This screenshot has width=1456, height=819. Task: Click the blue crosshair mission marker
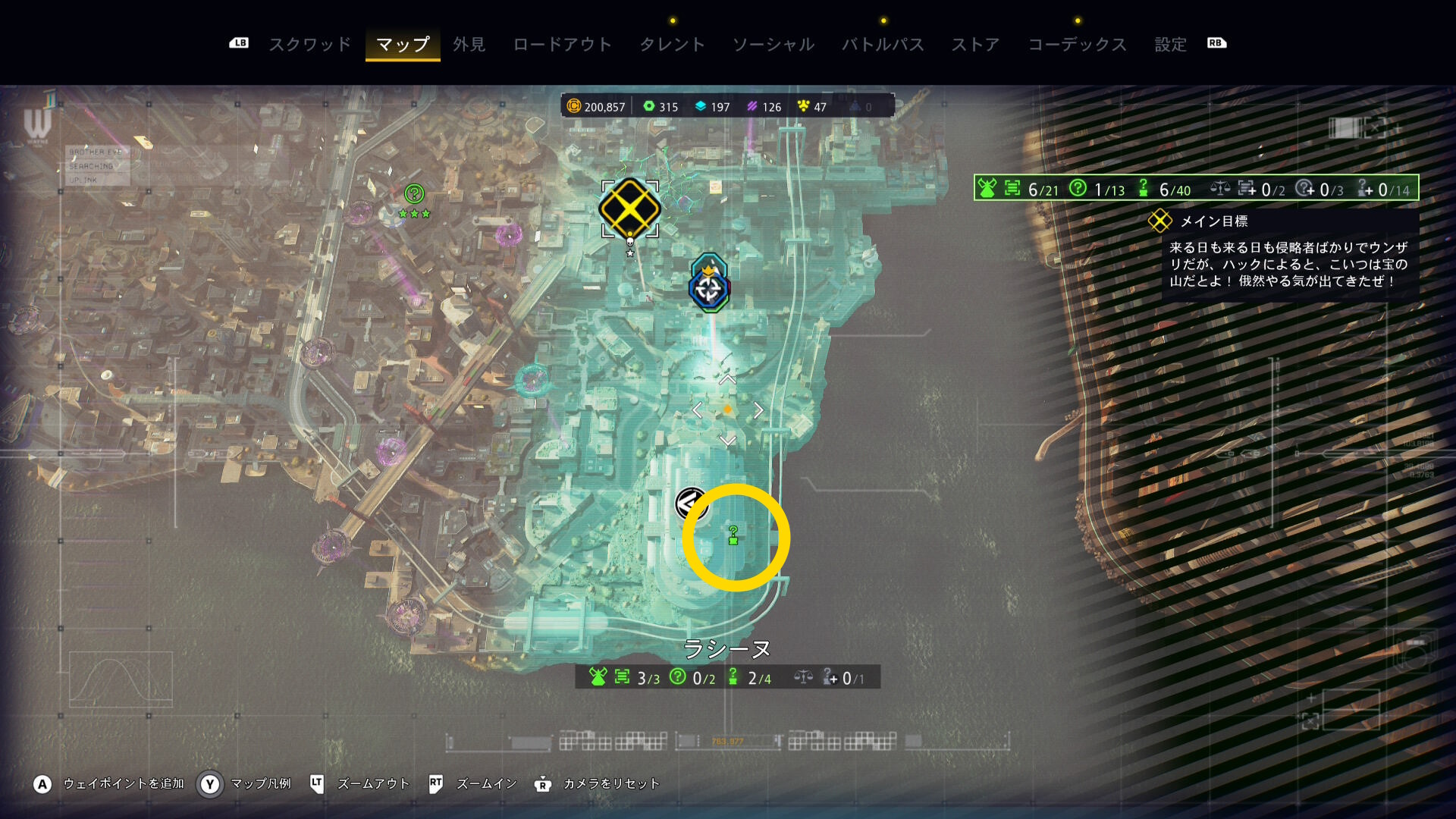709,289
